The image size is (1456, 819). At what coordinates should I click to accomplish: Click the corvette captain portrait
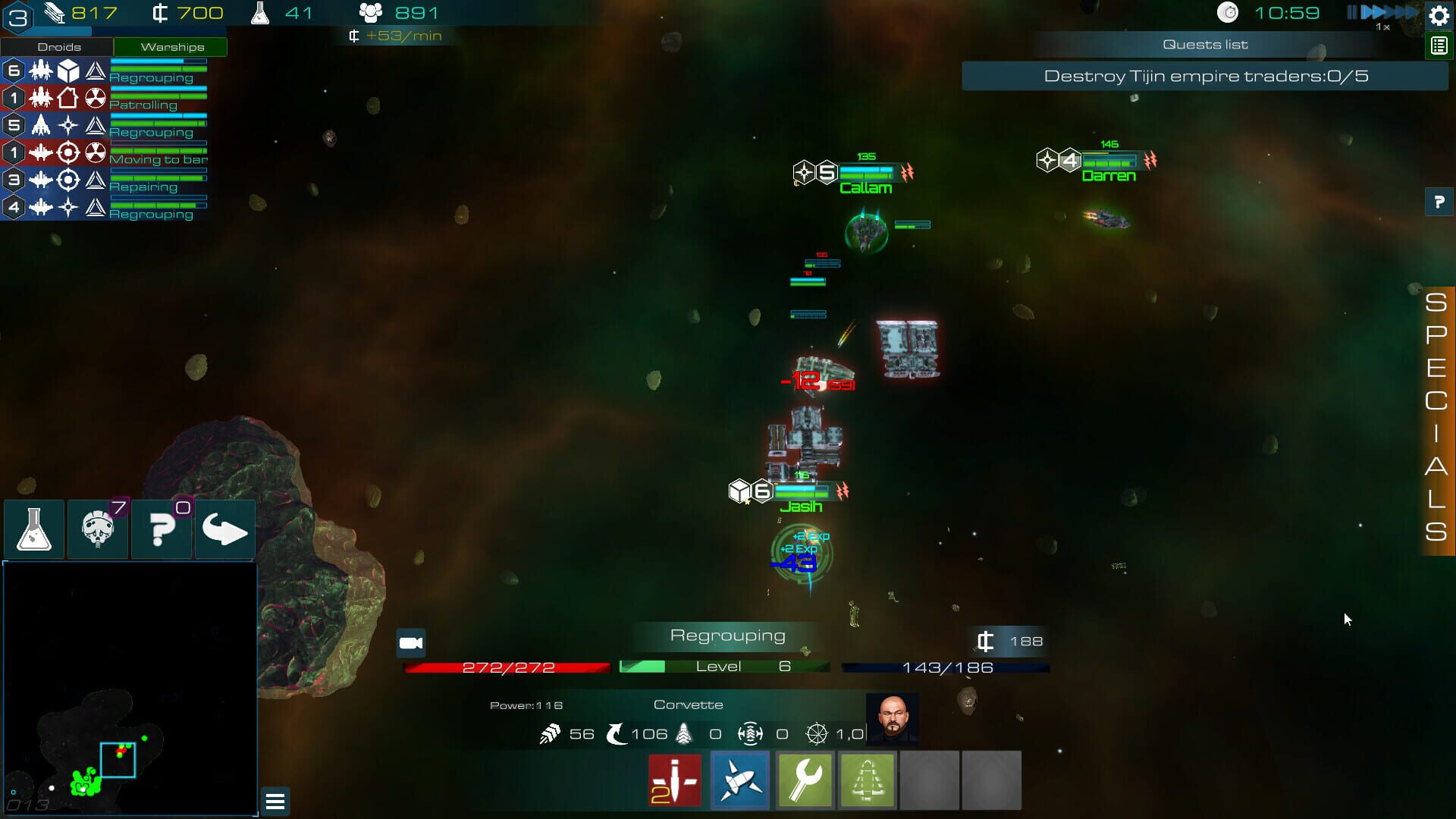(x=894, y=719)
